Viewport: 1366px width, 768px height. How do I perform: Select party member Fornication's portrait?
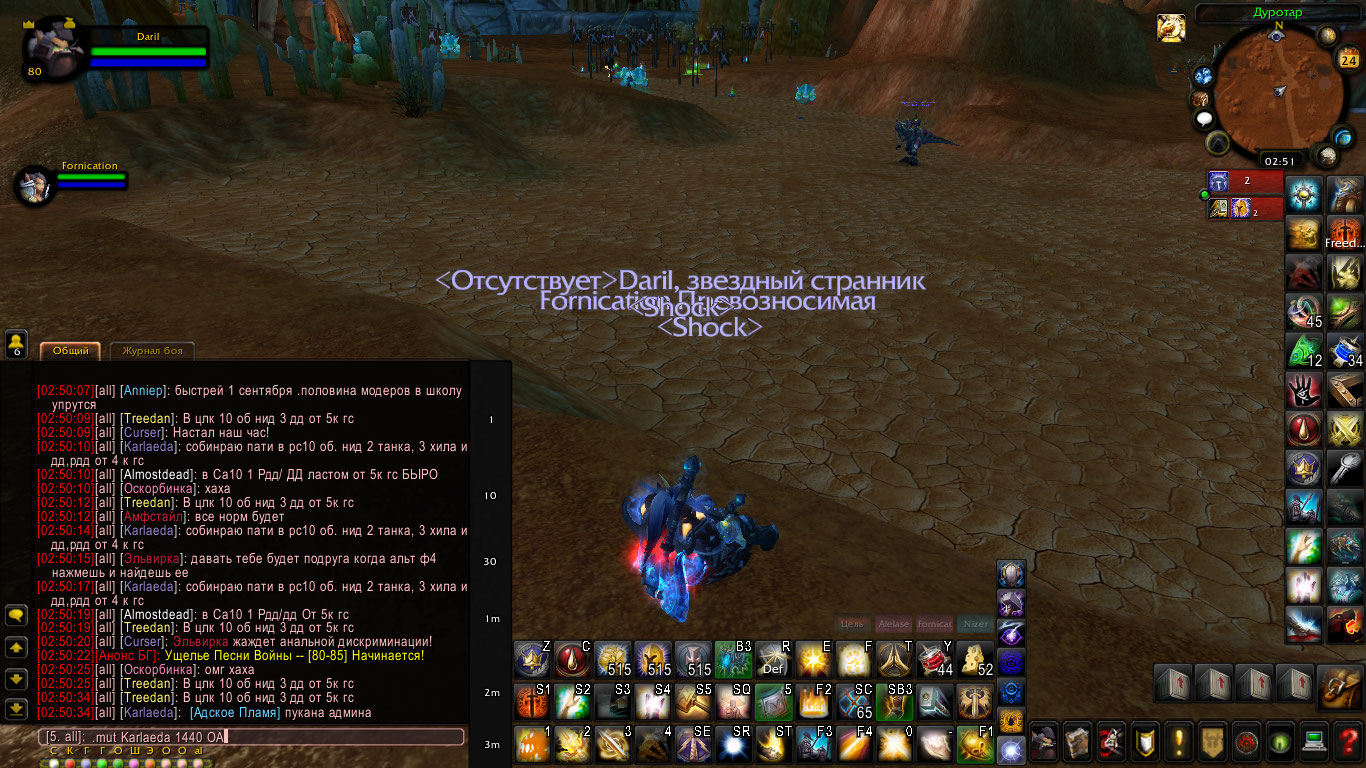35,186
